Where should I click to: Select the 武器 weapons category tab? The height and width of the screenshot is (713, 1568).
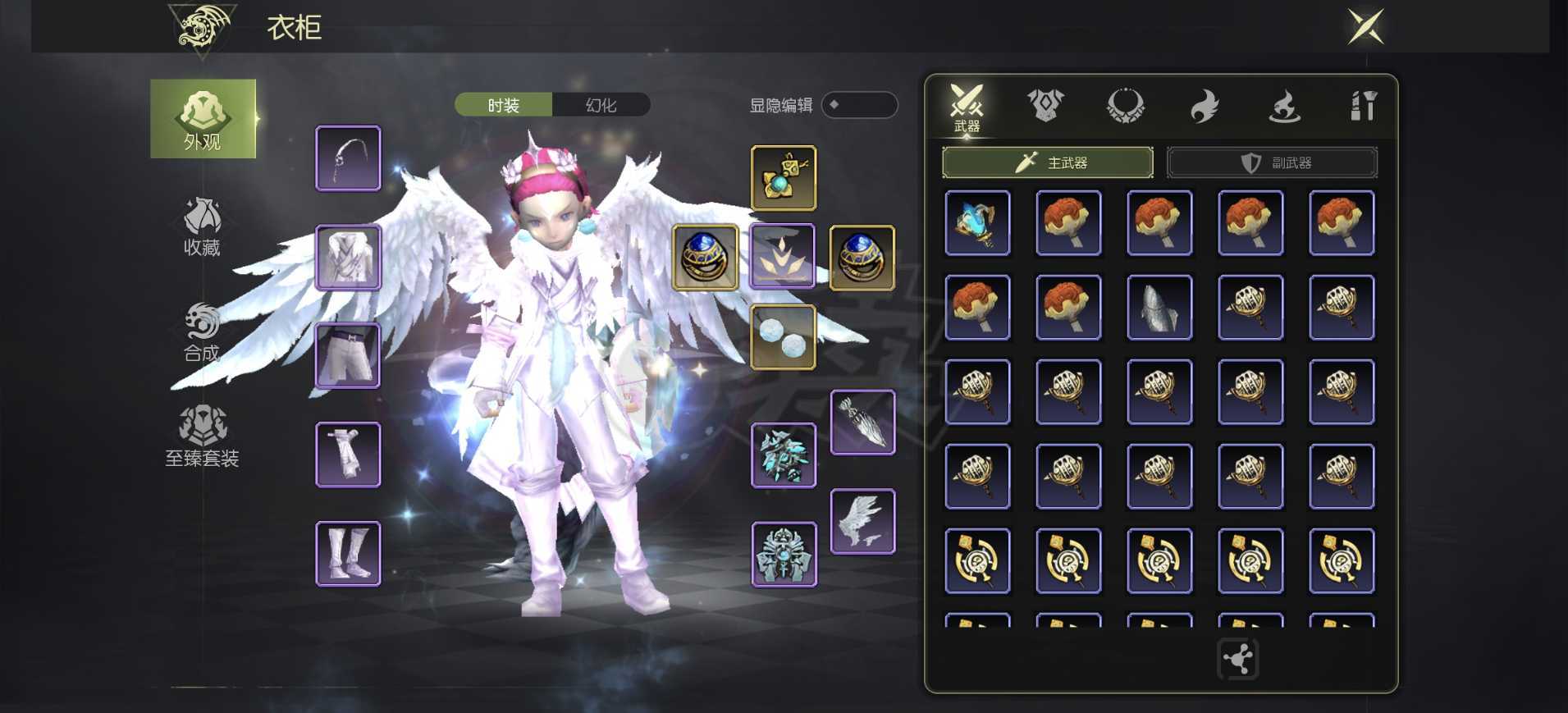click(967, 107)
